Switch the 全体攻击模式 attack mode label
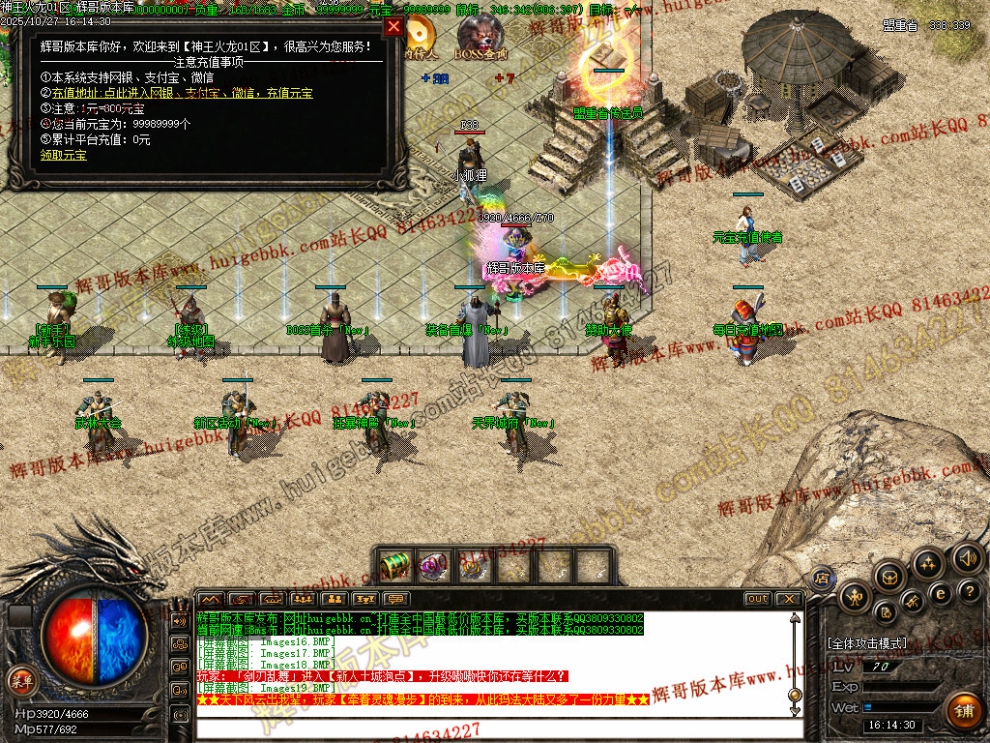990x743 pixels. pyautogui.click(x=867, y=643)
